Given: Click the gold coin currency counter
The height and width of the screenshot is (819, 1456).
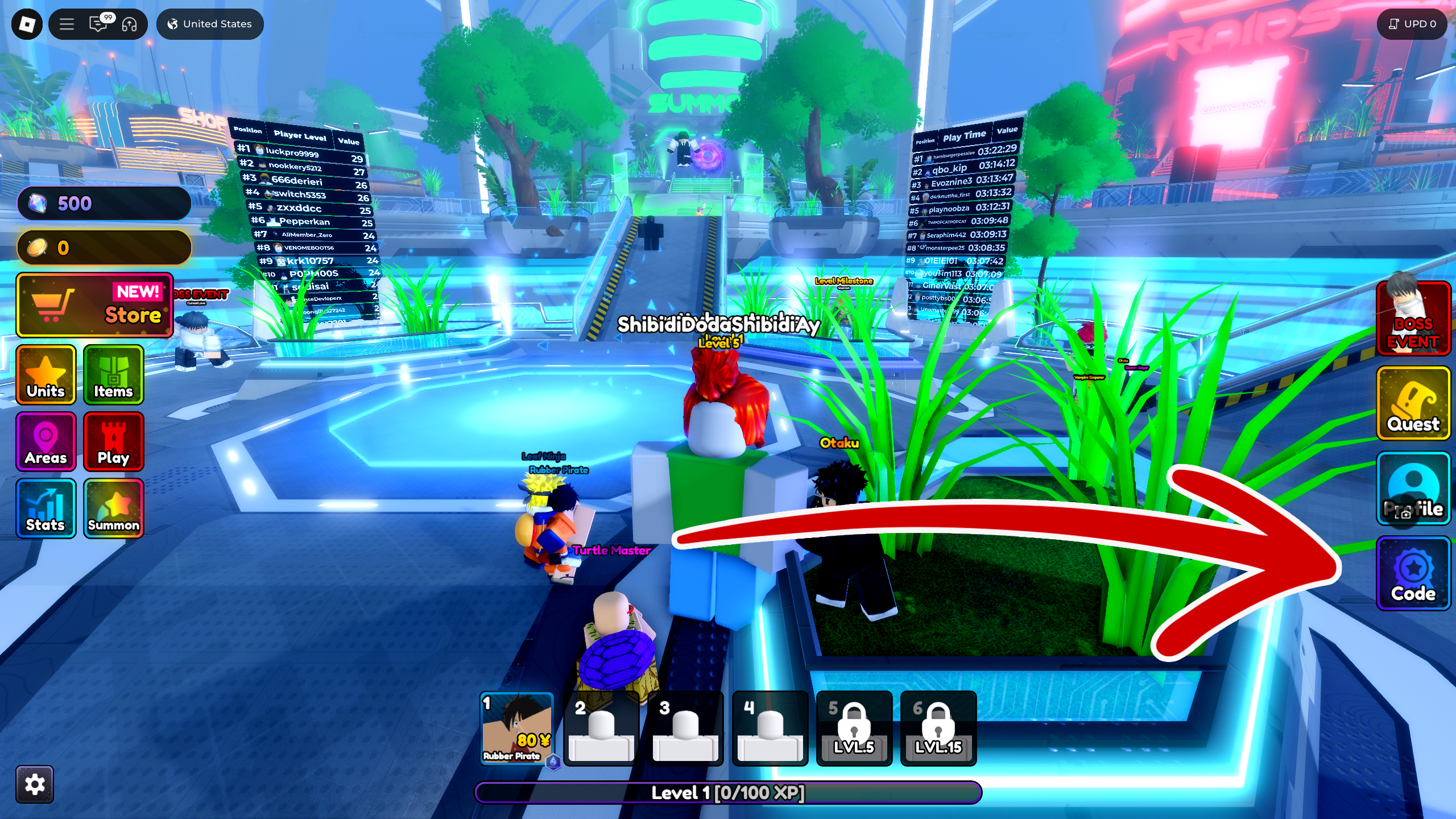Looking at the screenshot, I should click(104, 247).
